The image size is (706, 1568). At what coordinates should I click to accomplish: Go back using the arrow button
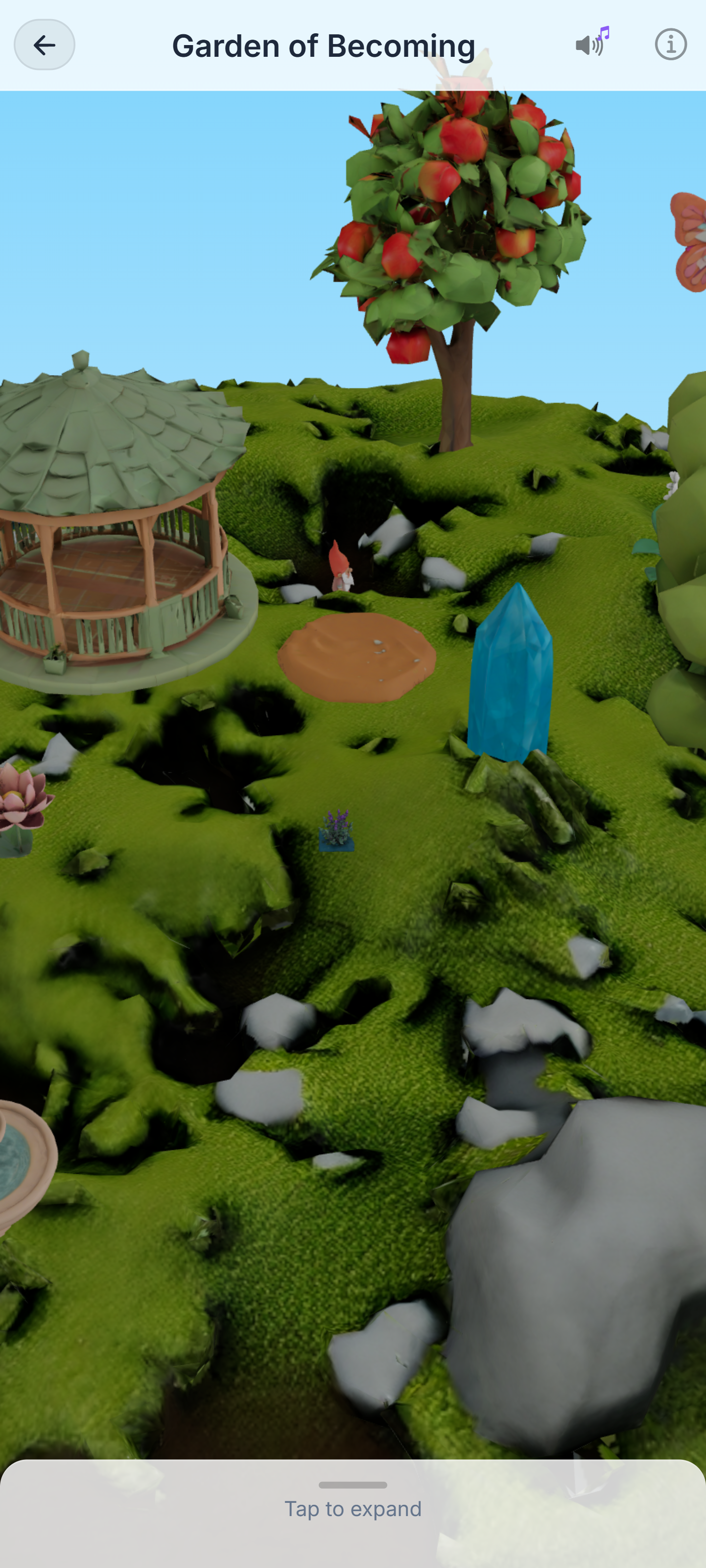(45, 45)
